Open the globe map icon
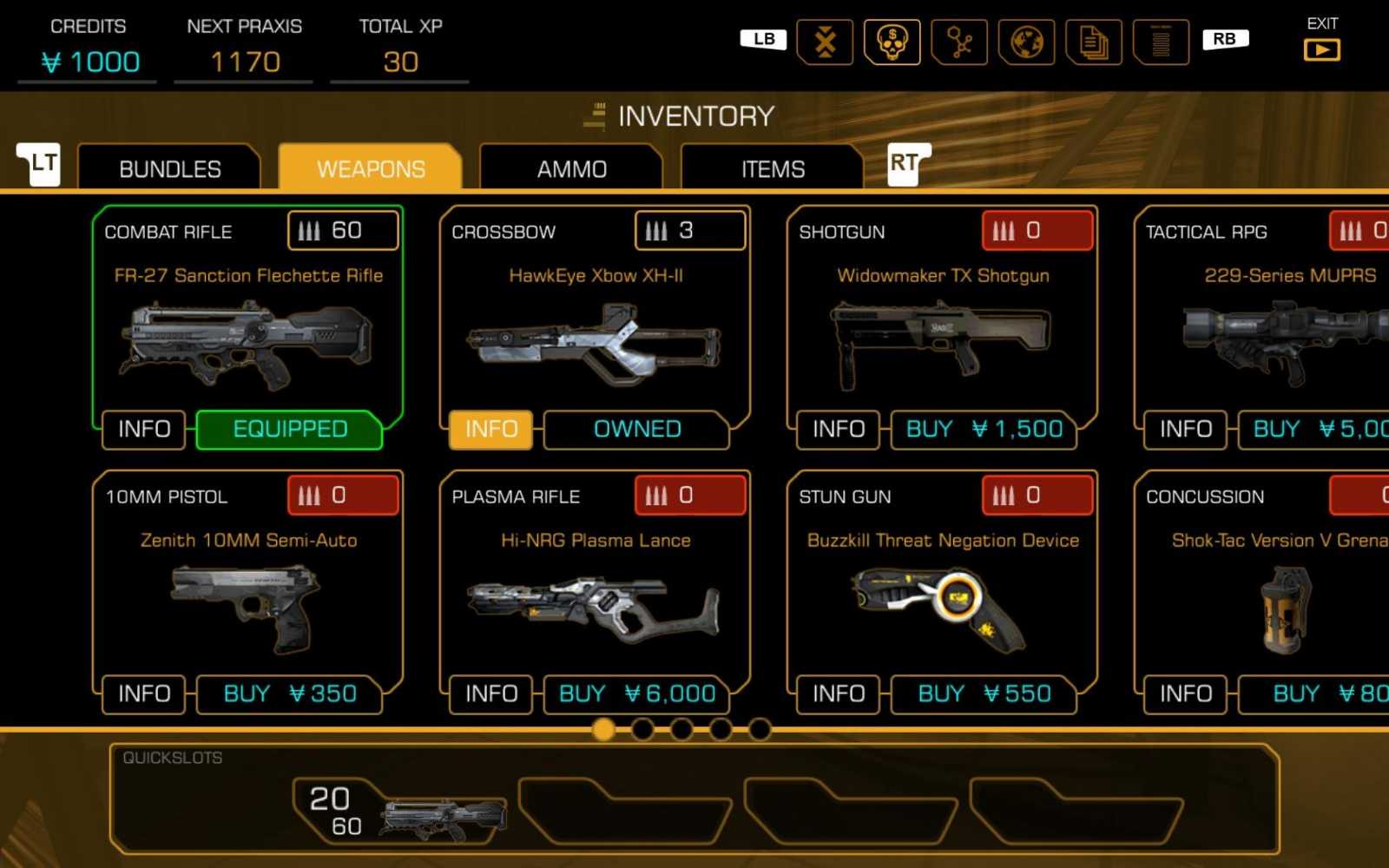The image size is (1389, 868). coord(1026,42)
